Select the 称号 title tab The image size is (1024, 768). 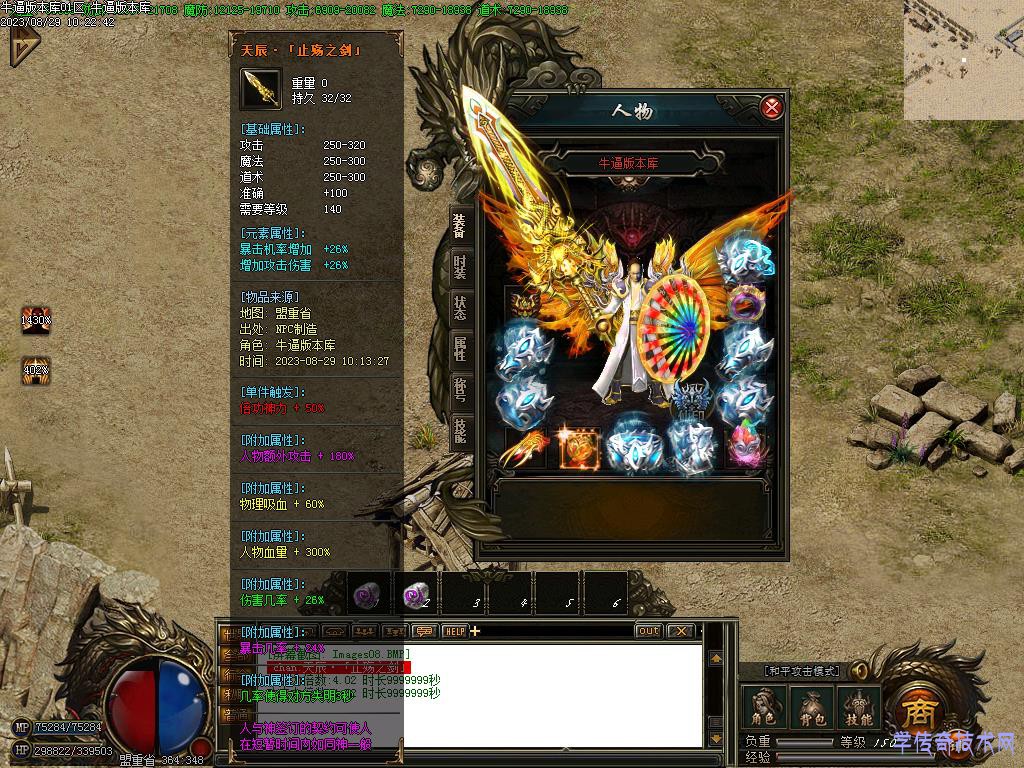pos(459,389)
